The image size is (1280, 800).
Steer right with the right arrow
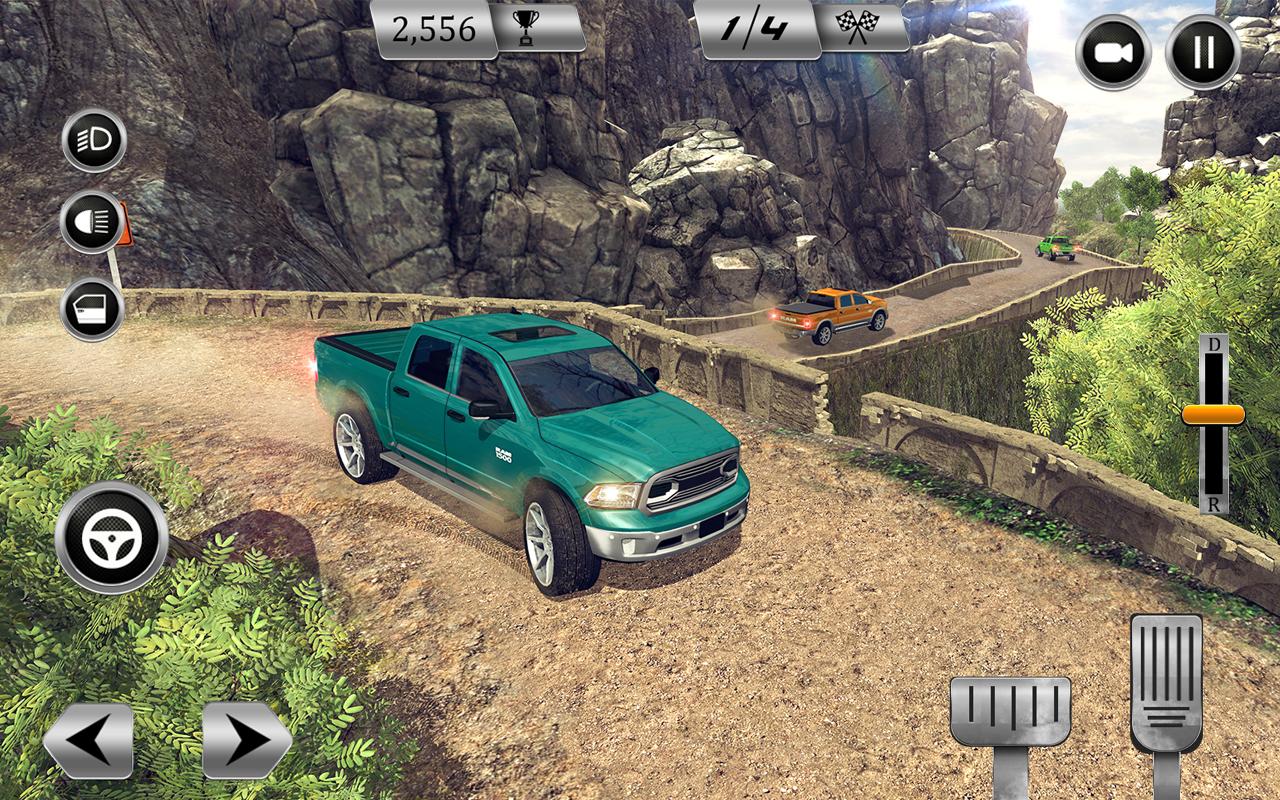click(x=246, y=740)
